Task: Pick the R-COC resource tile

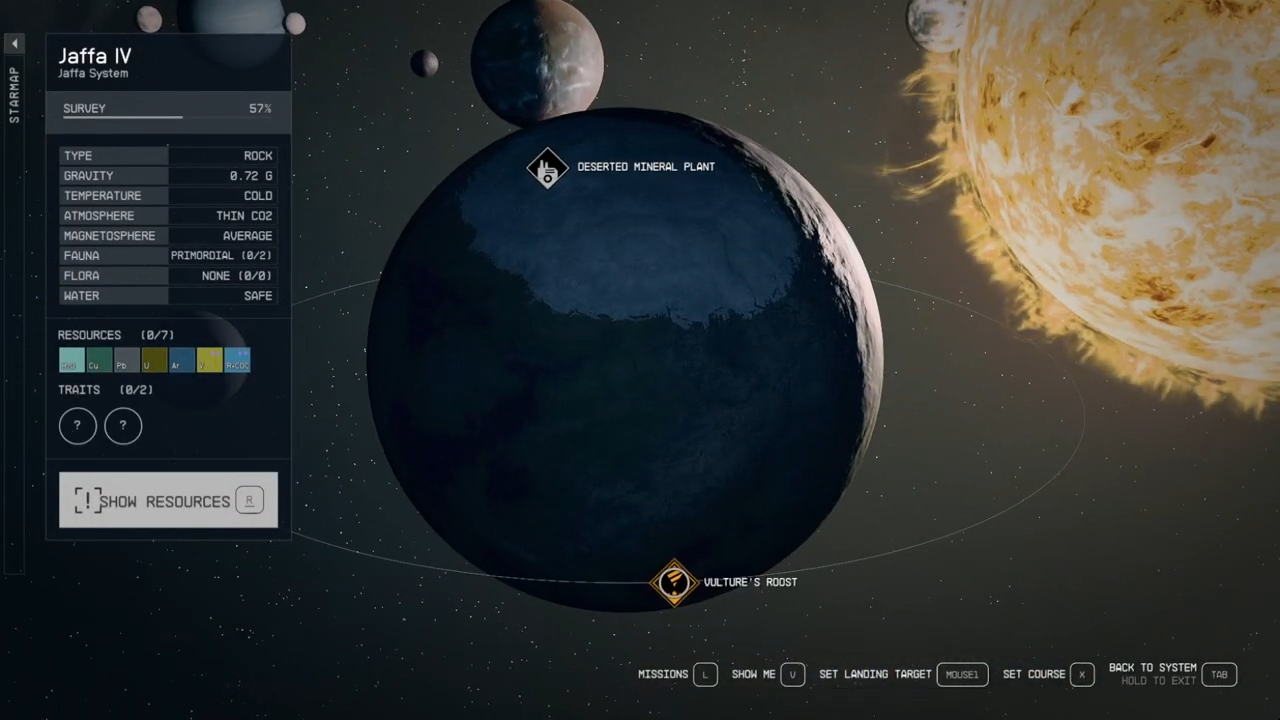Action: (x=237, y=360)
